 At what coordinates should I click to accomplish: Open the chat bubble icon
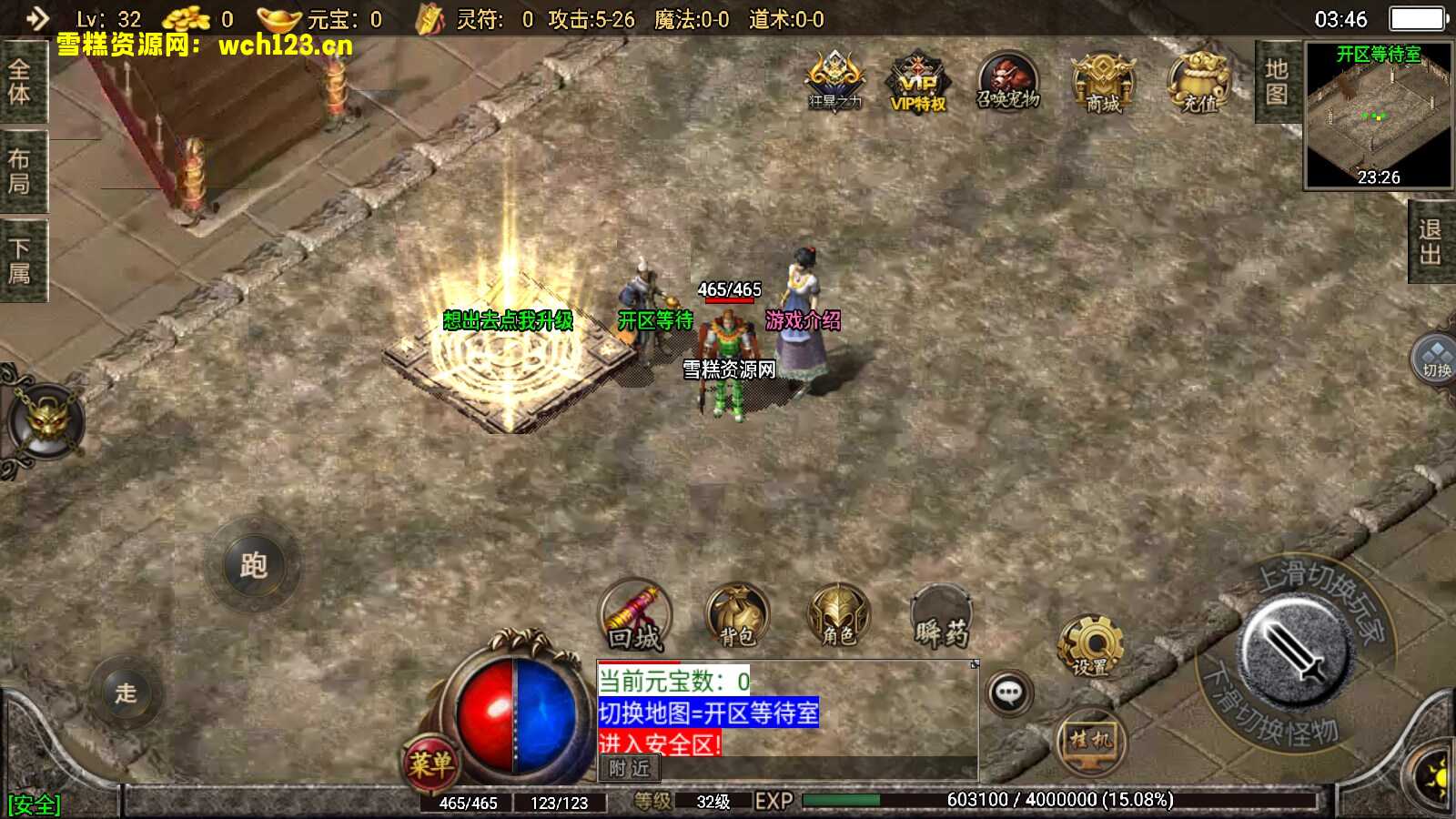tap(1010, 693)
